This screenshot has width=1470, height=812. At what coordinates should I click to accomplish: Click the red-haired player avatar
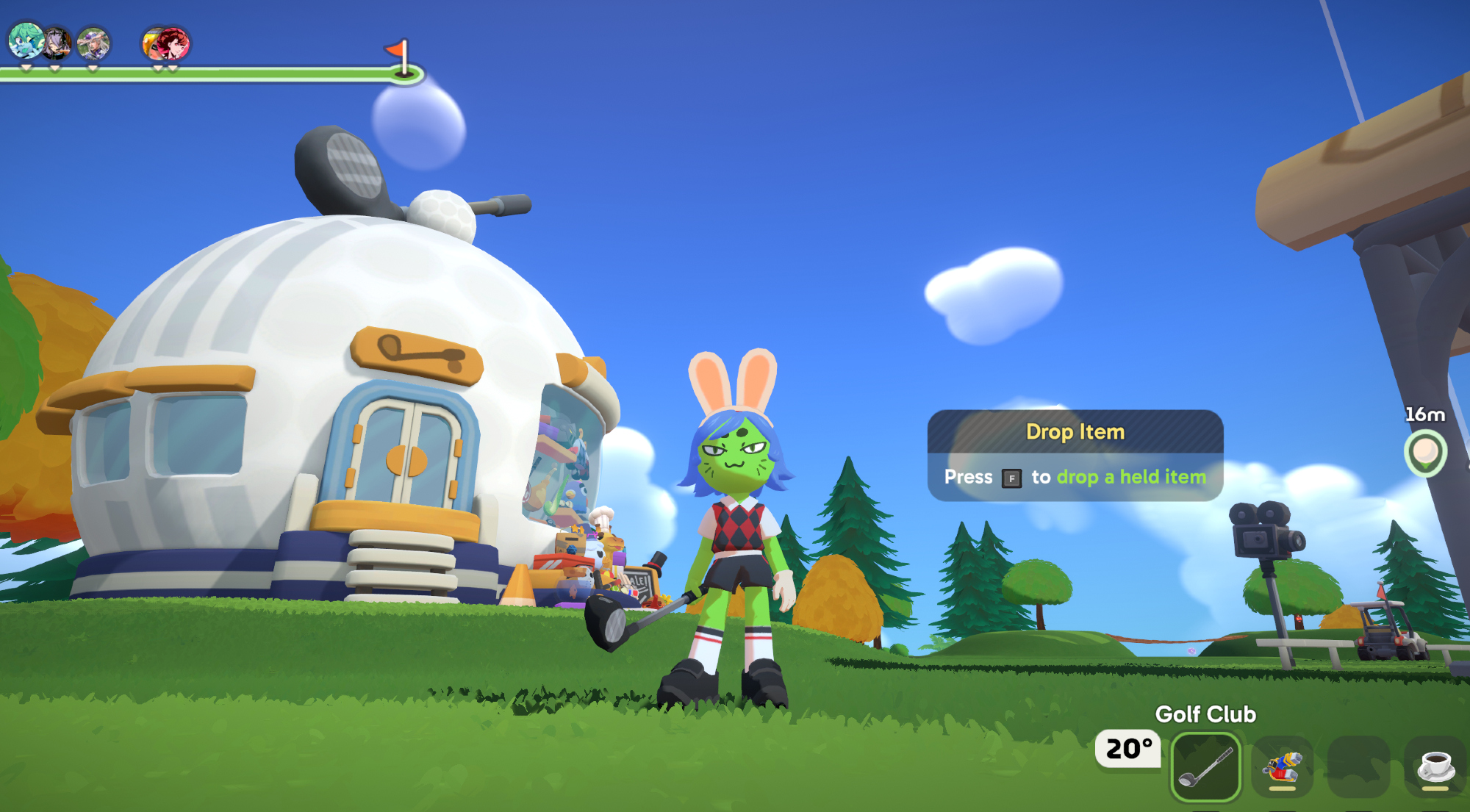click(x=173, y=43)
